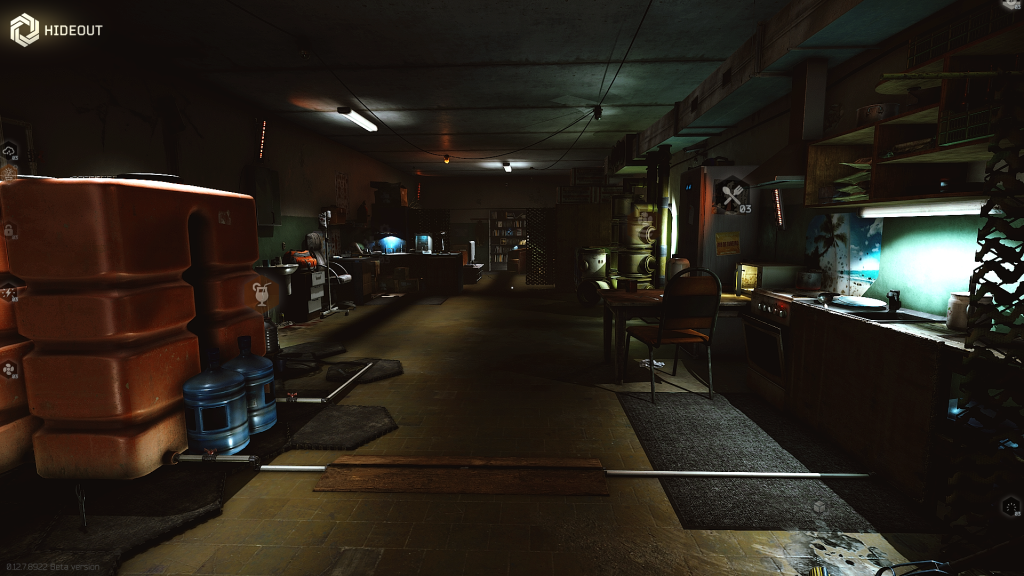
Task: Click the Hideout logo in the corner
Action: pyautogui.click(x=24, y=30)
